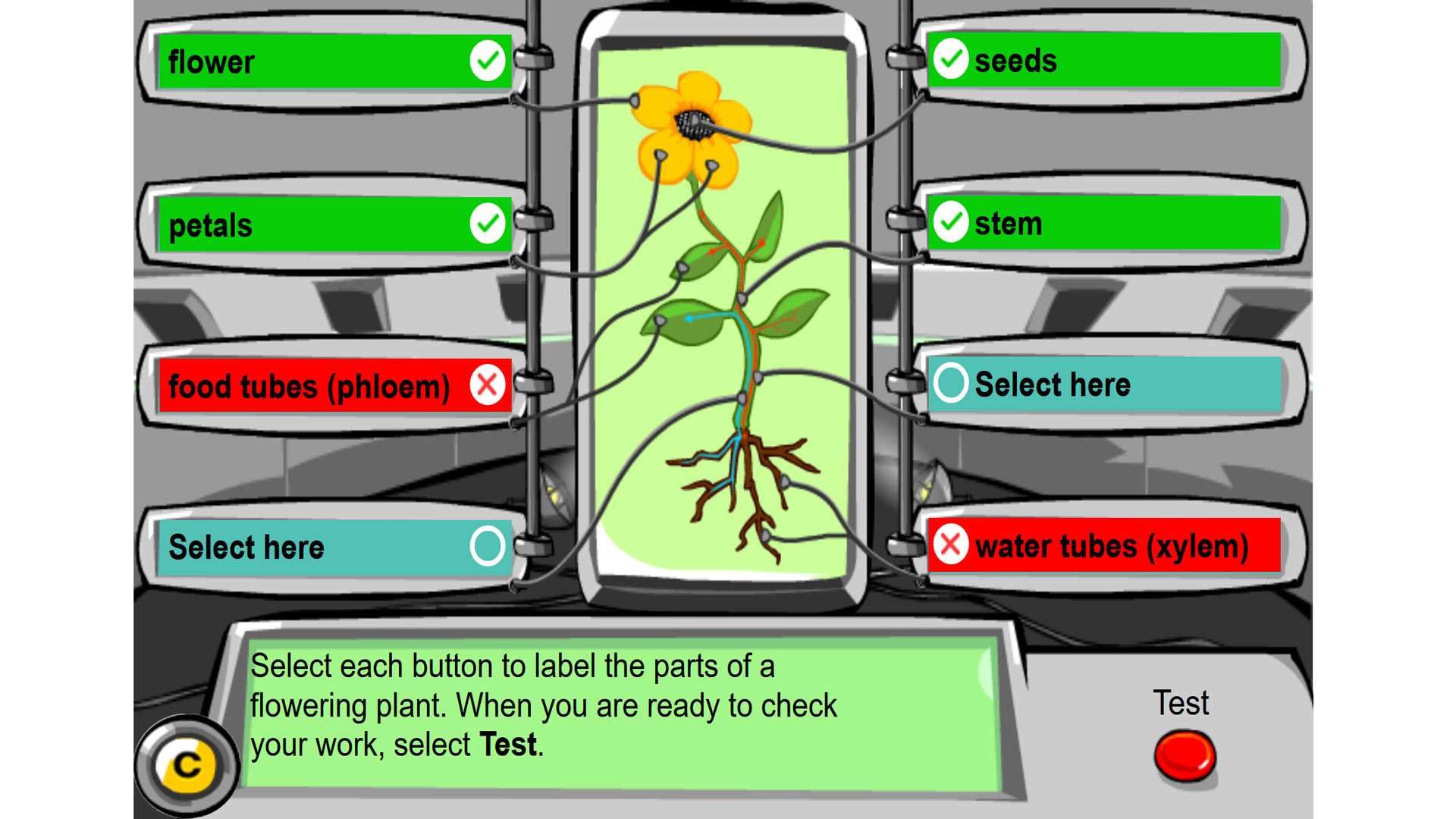Image resolution: width=1456 pixels, height=819 pixels.
Task: Click the red X on food tubes (phloem)
Action: 488,385
